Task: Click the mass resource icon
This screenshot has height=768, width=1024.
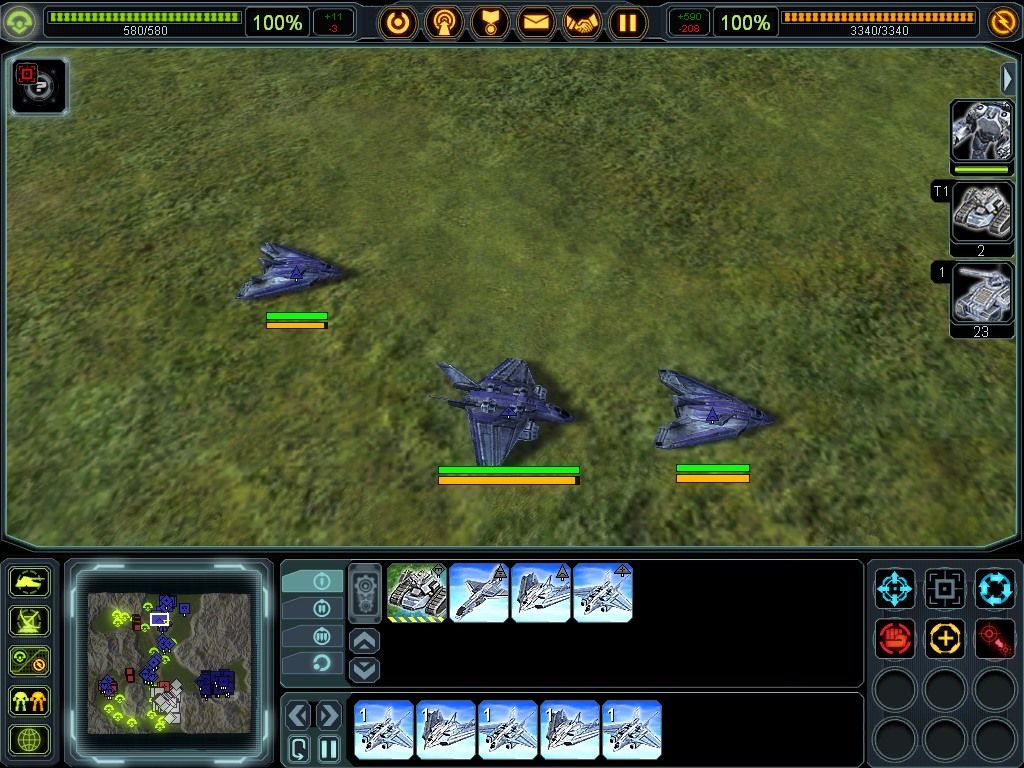Action: point(20,21)
